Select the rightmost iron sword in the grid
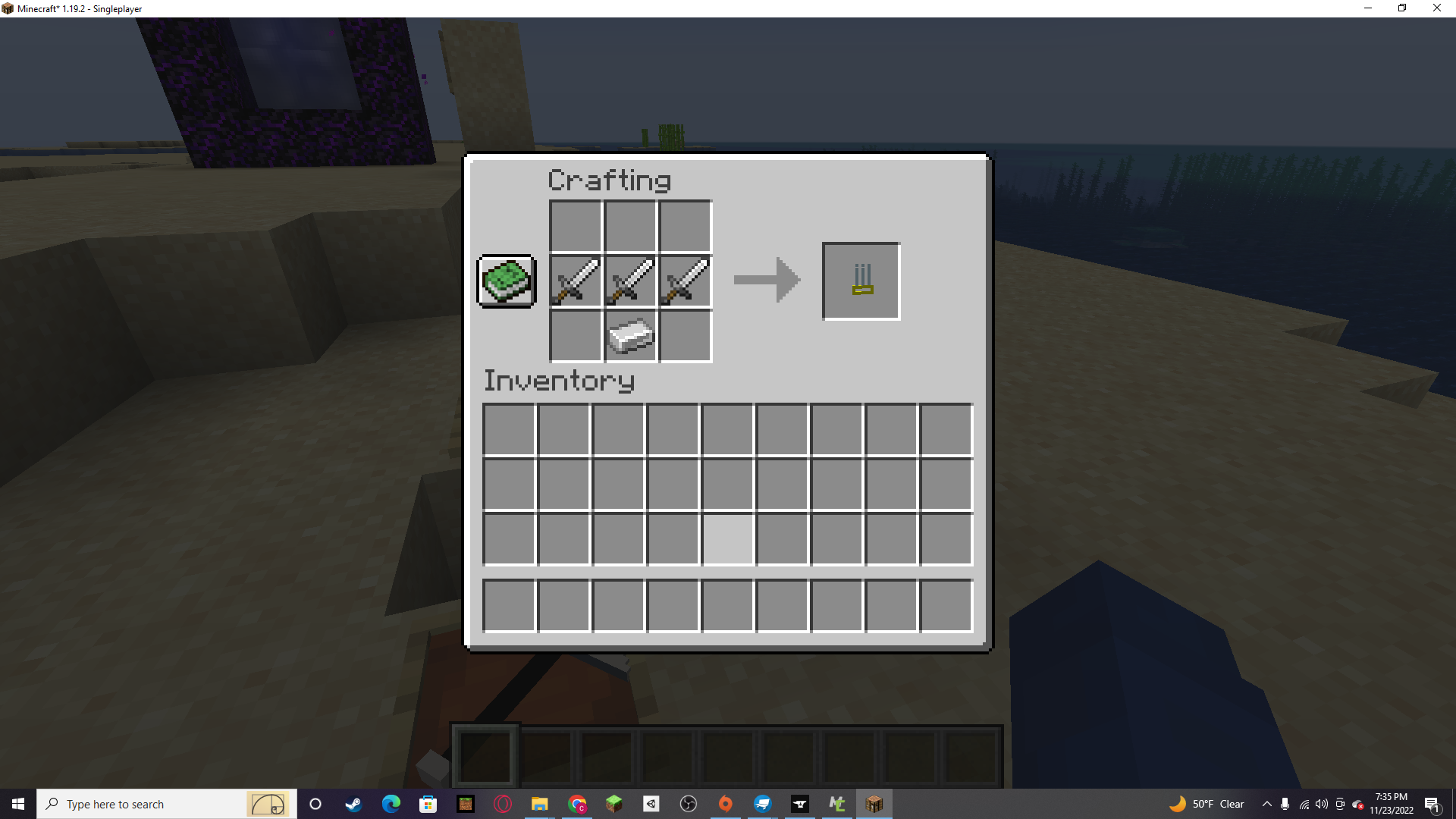The height and width of the screenshot is (819, 1456). pyautogui.click(x=685, y=281)
